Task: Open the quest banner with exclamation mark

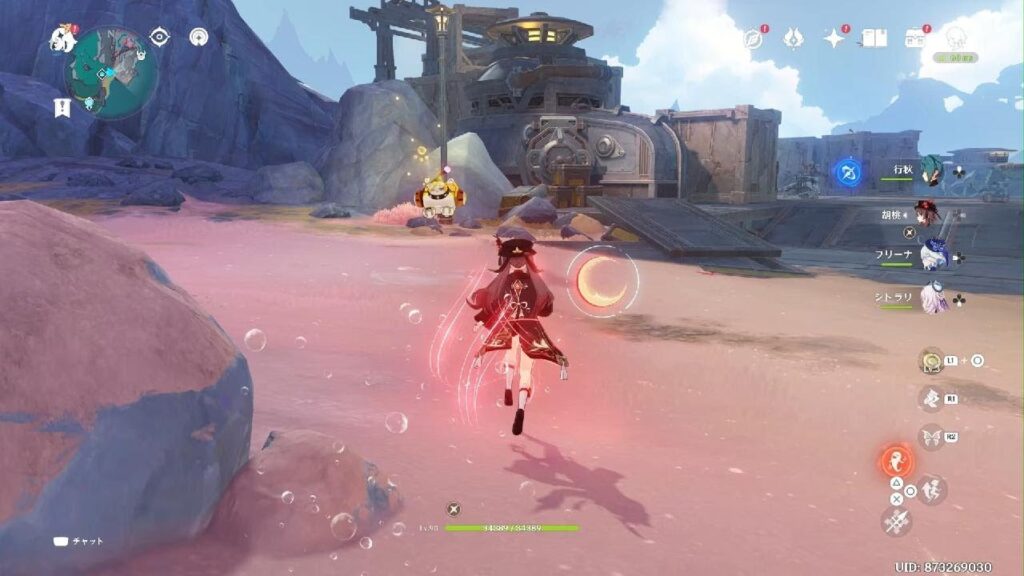Action: [62, 107]
